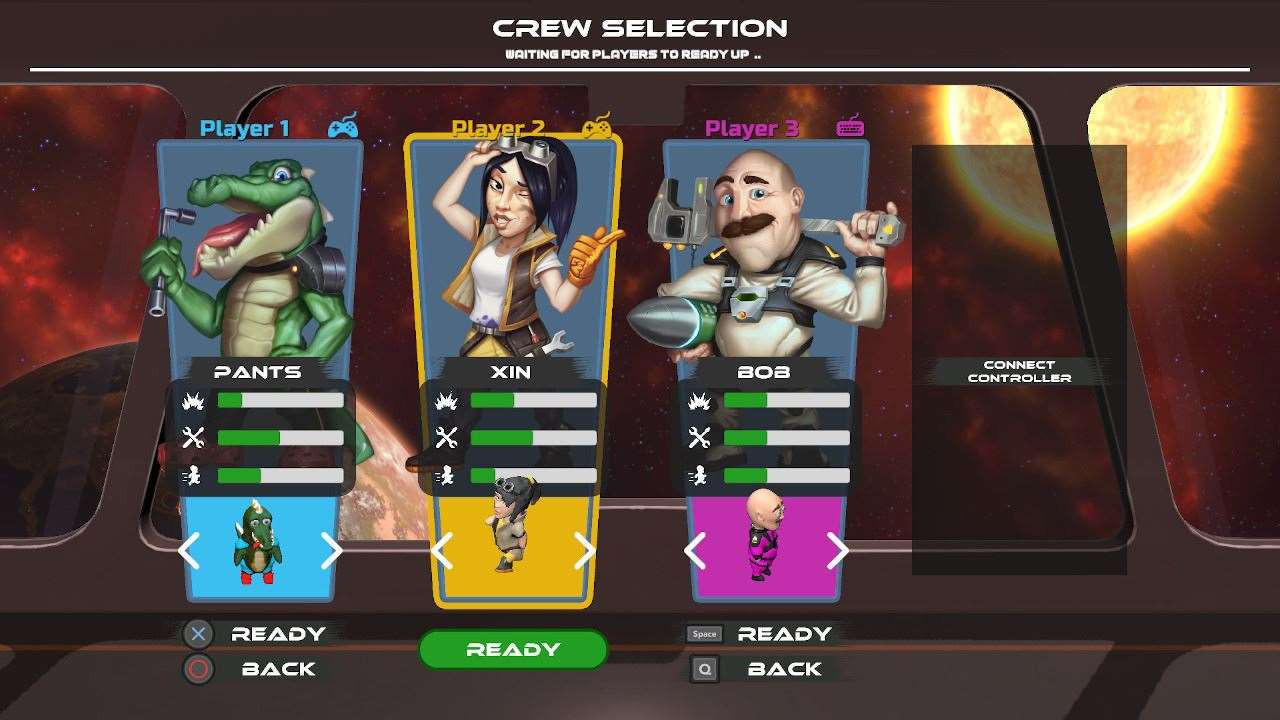Click the repair tools icon on Xin's card

pyautogui.click(x=448, y=437)
